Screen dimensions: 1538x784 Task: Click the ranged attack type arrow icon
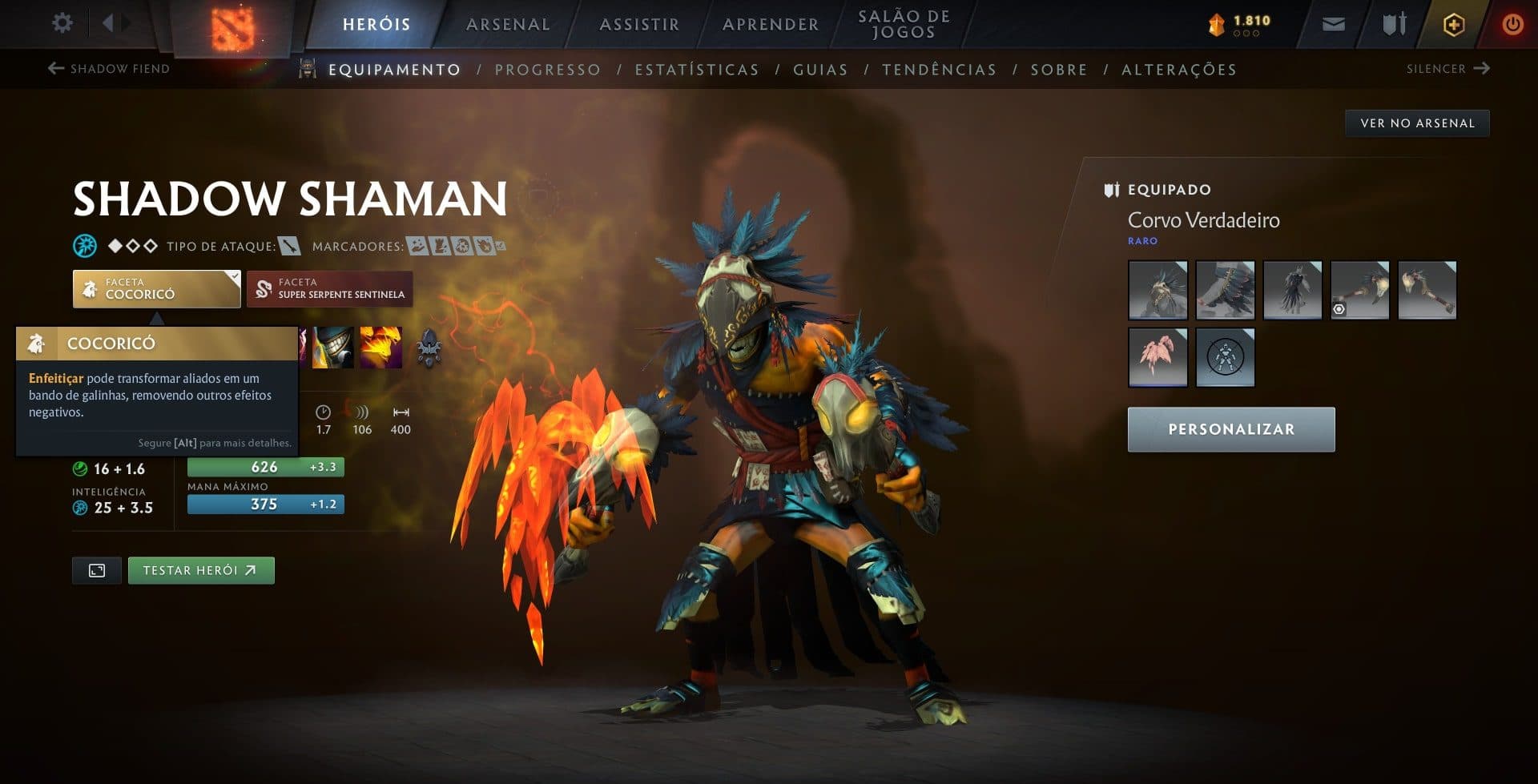[288, 246]
